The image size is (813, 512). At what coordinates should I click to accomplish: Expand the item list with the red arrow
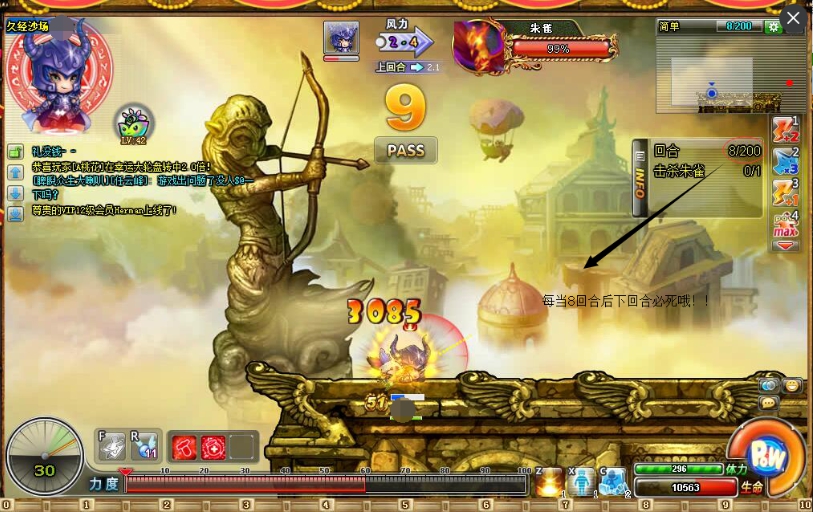(x=785, y=245)
